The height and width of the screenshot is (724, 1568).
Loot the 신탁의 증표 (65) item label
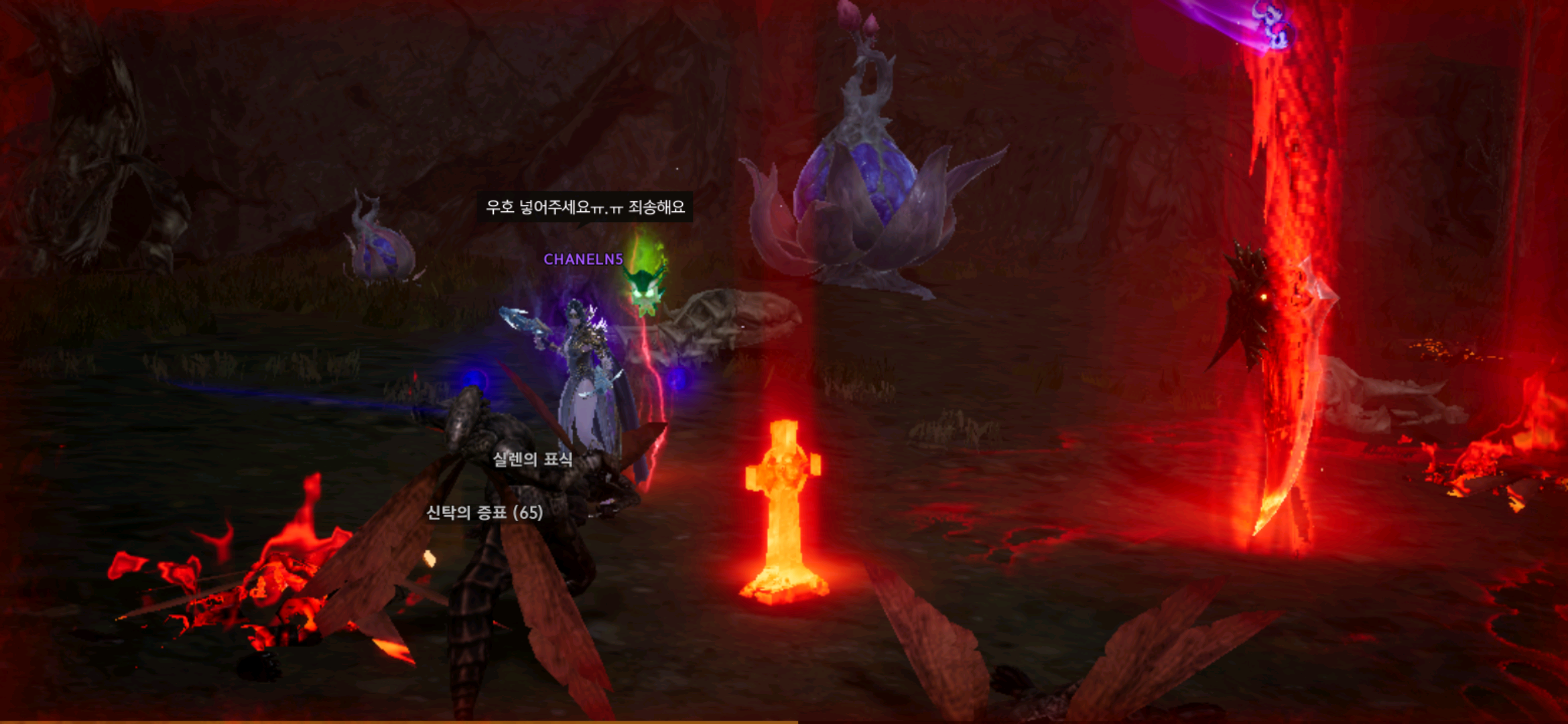(x=484, y=513)
